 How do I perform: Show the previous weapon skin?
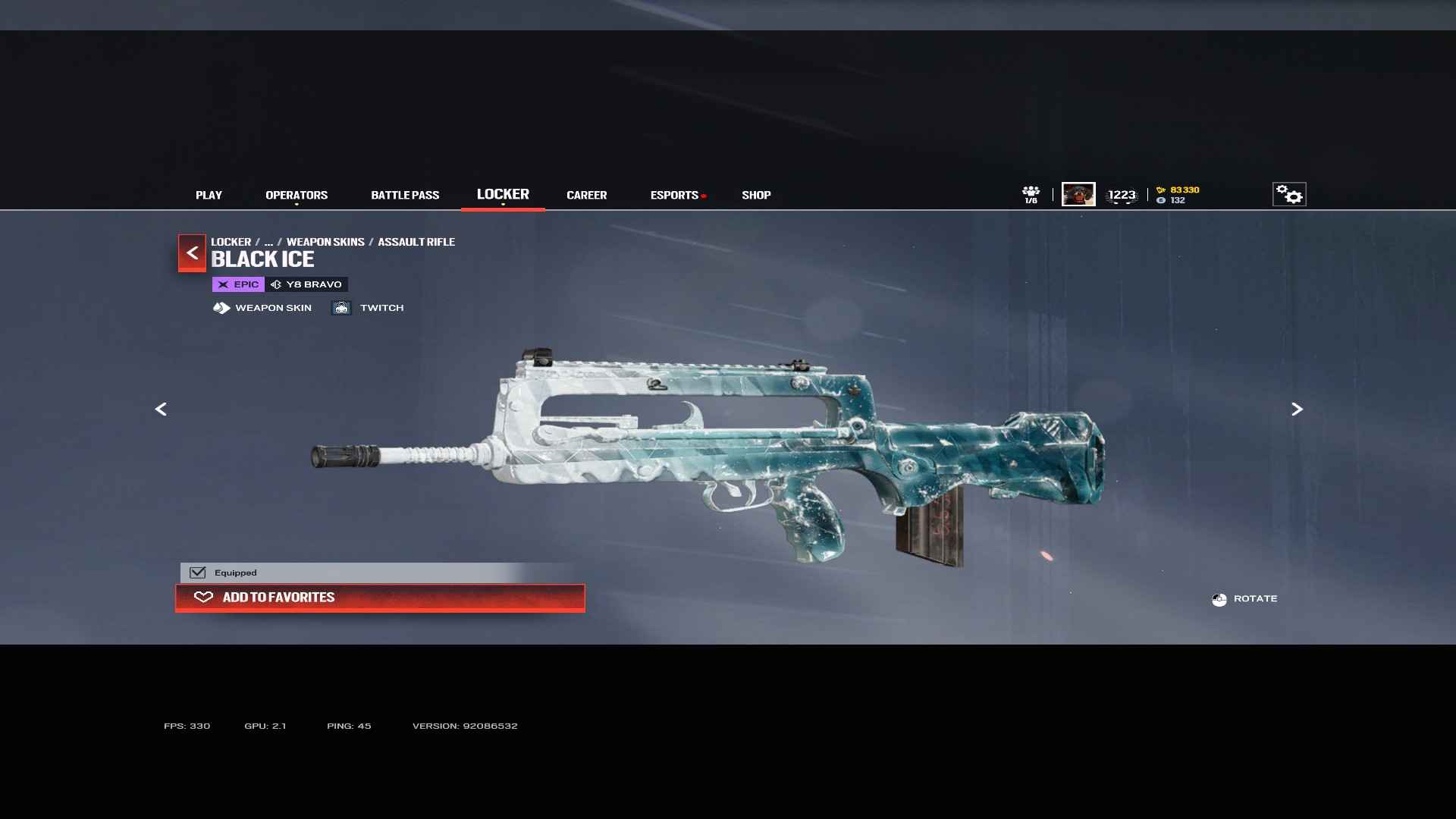point(161,409)
